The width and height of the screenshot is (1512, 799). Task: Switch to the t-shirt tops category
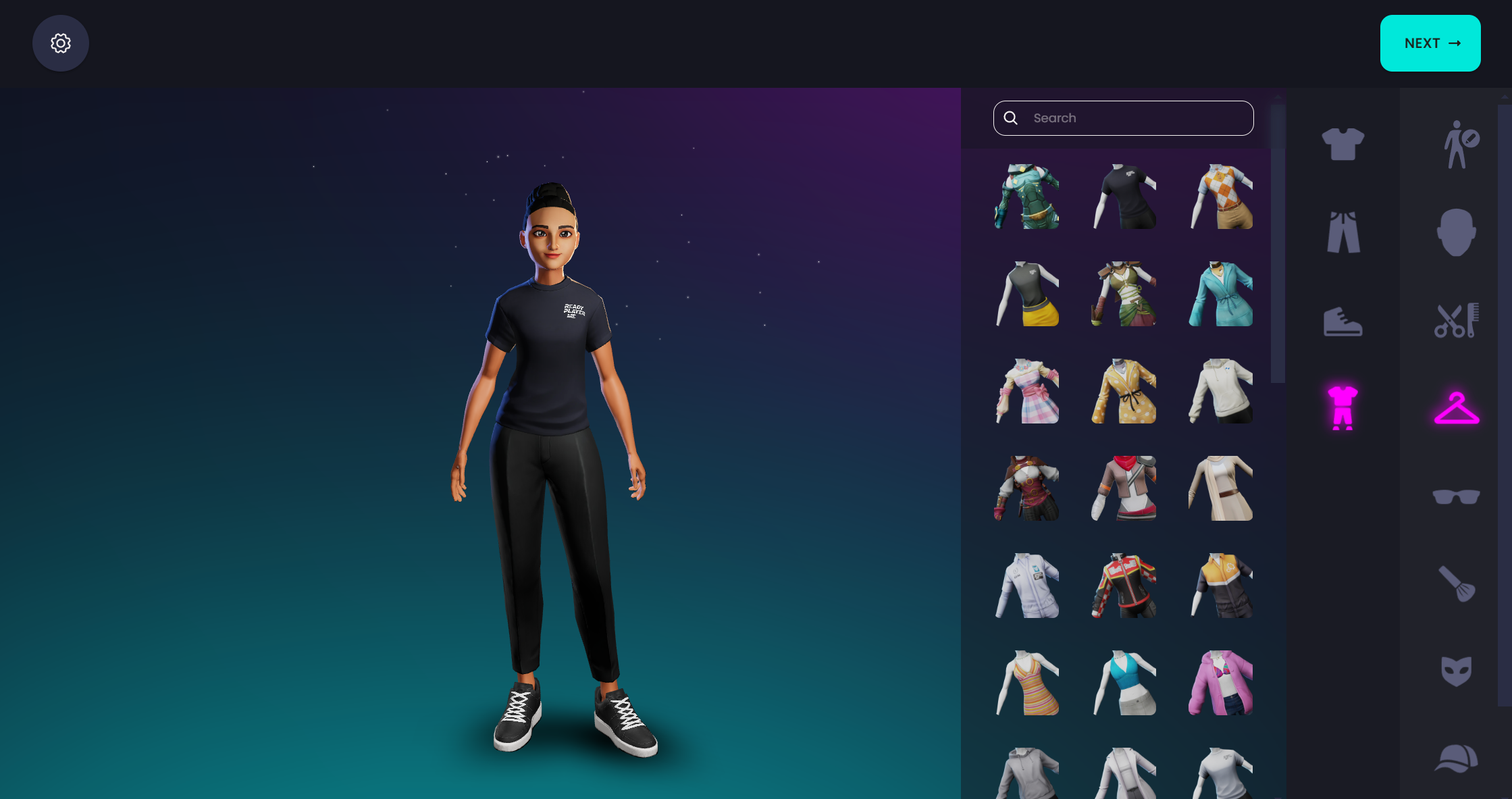(x=1342, y=144)
